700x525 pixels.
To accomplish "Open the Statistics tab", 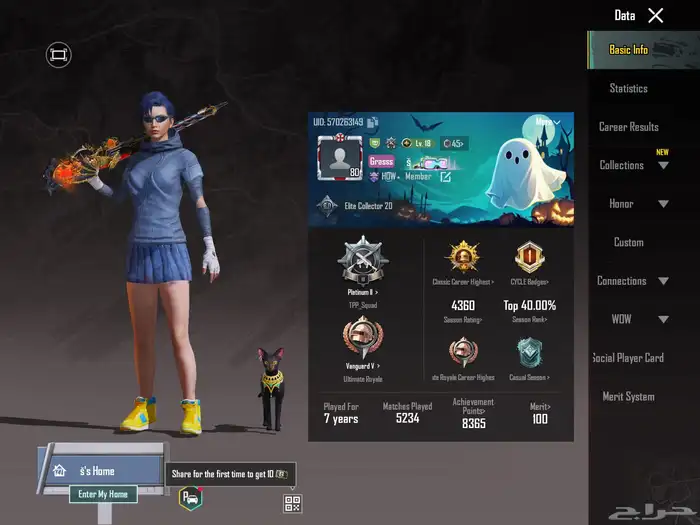I will [628, 88].
